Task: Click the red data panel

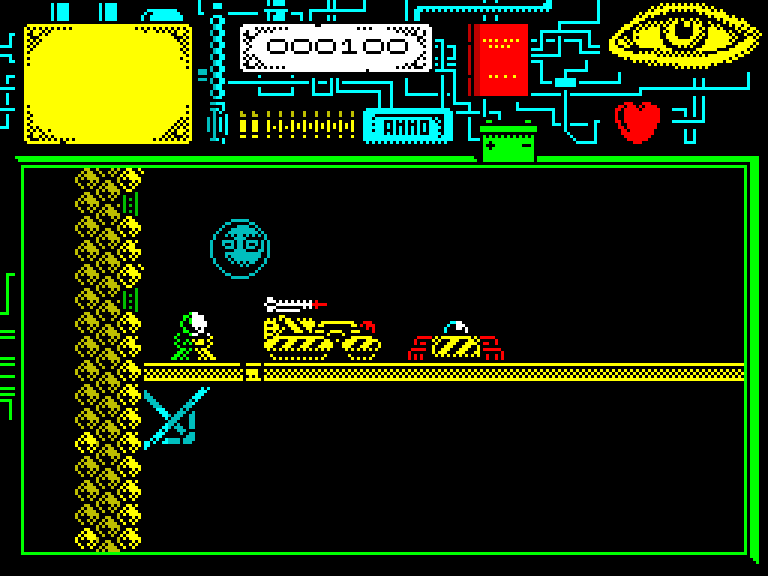Action: point(500,59)
